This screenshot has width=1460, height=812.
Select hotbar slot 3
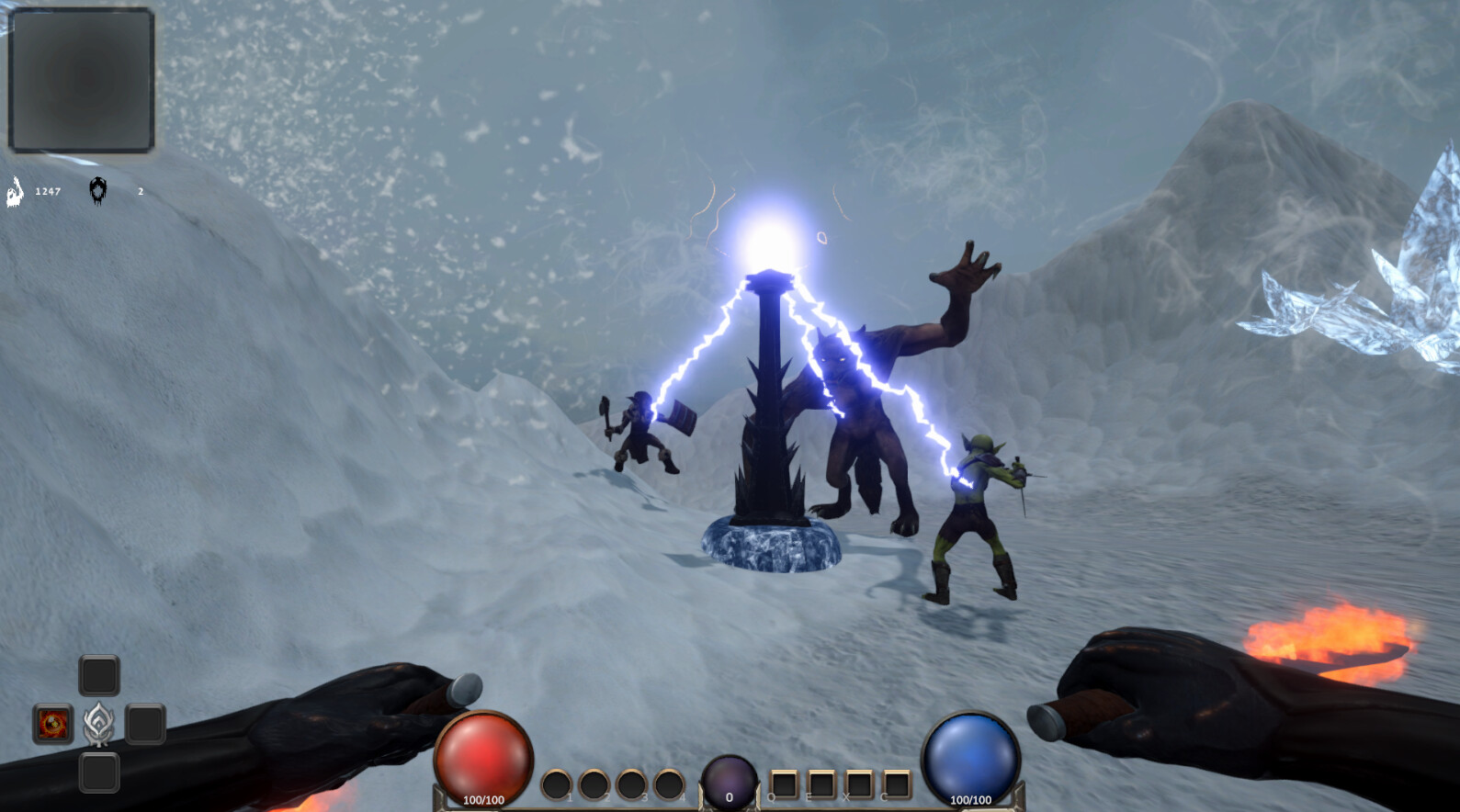click(x=630, y=784)
